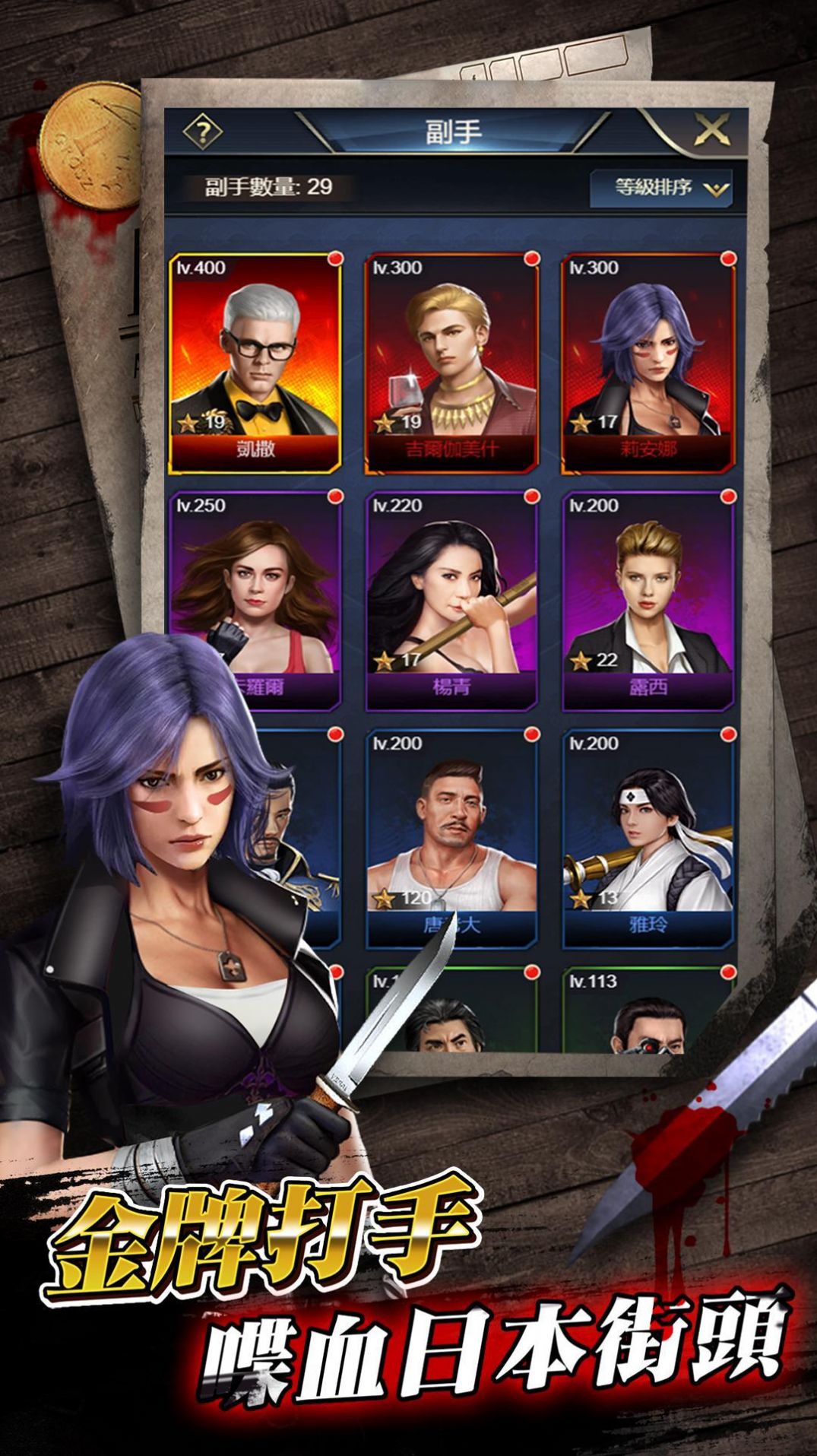Select the 凱撒 lv.400 card
Image resolution: width=817 pixels, height=1456 pixels.
point(255,363)
